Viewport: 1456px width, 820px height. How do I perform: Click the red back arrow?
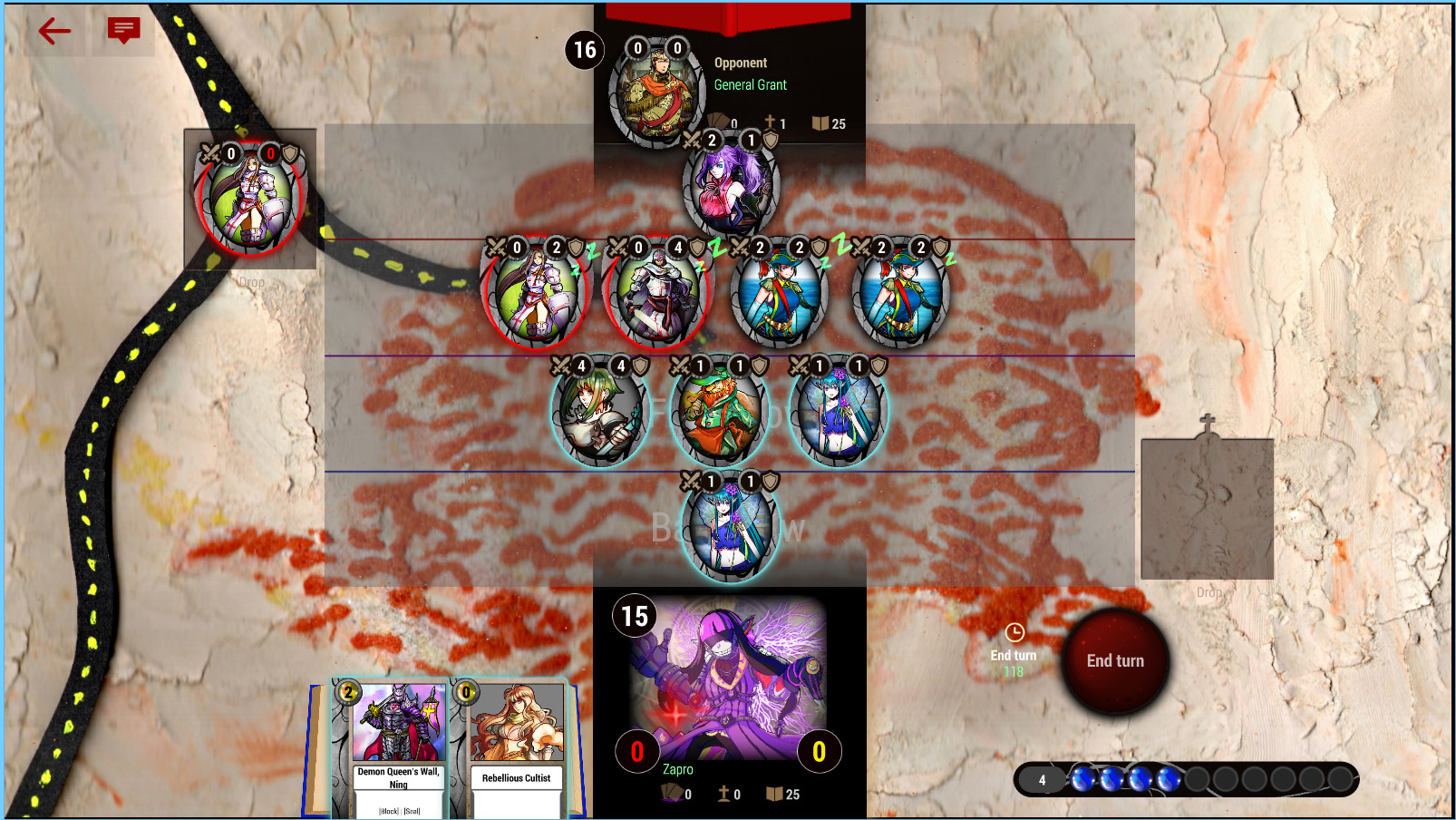[x=53, y=30]
